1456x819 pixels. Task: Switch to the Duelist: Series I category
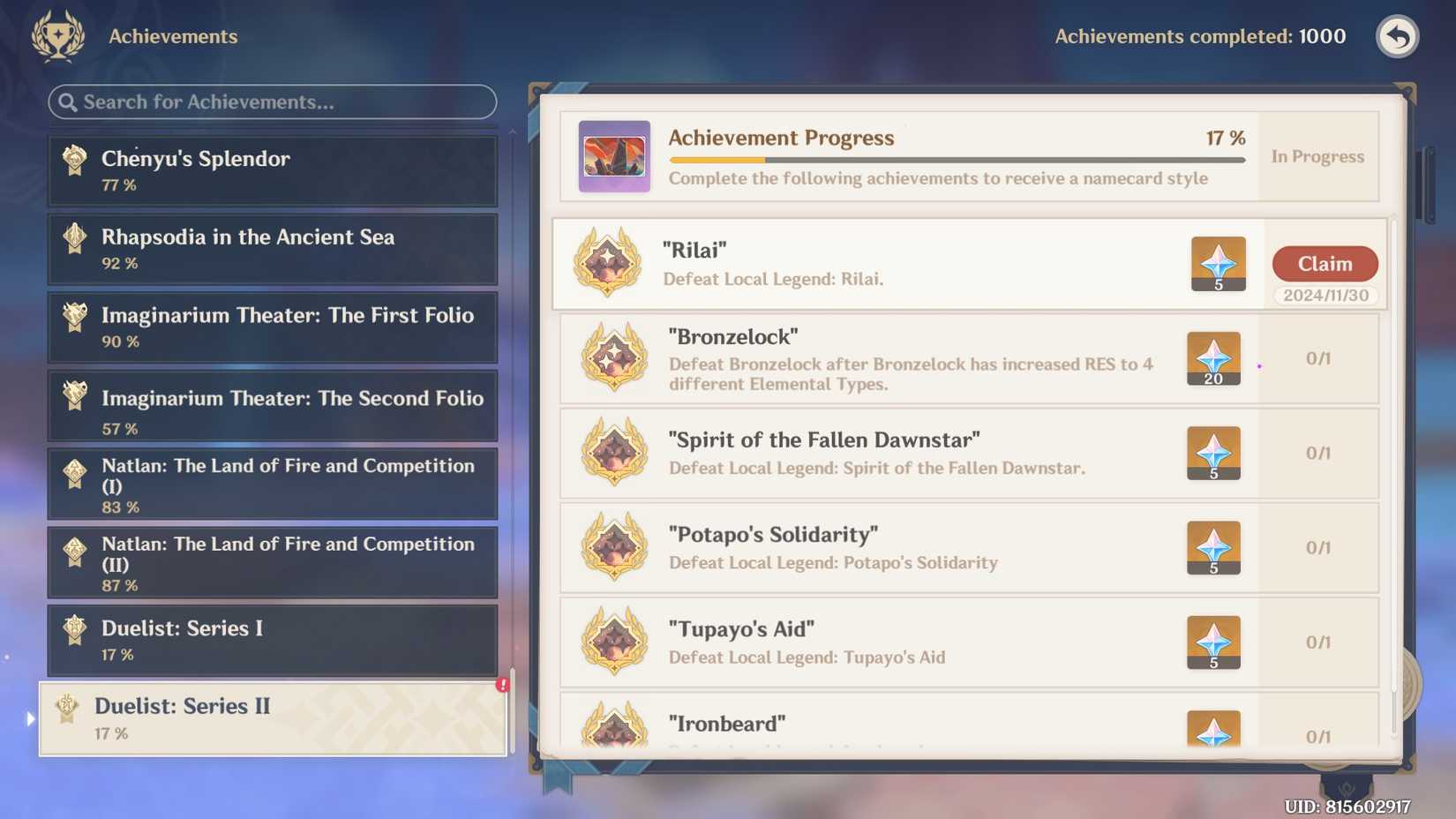pos(272,641)
